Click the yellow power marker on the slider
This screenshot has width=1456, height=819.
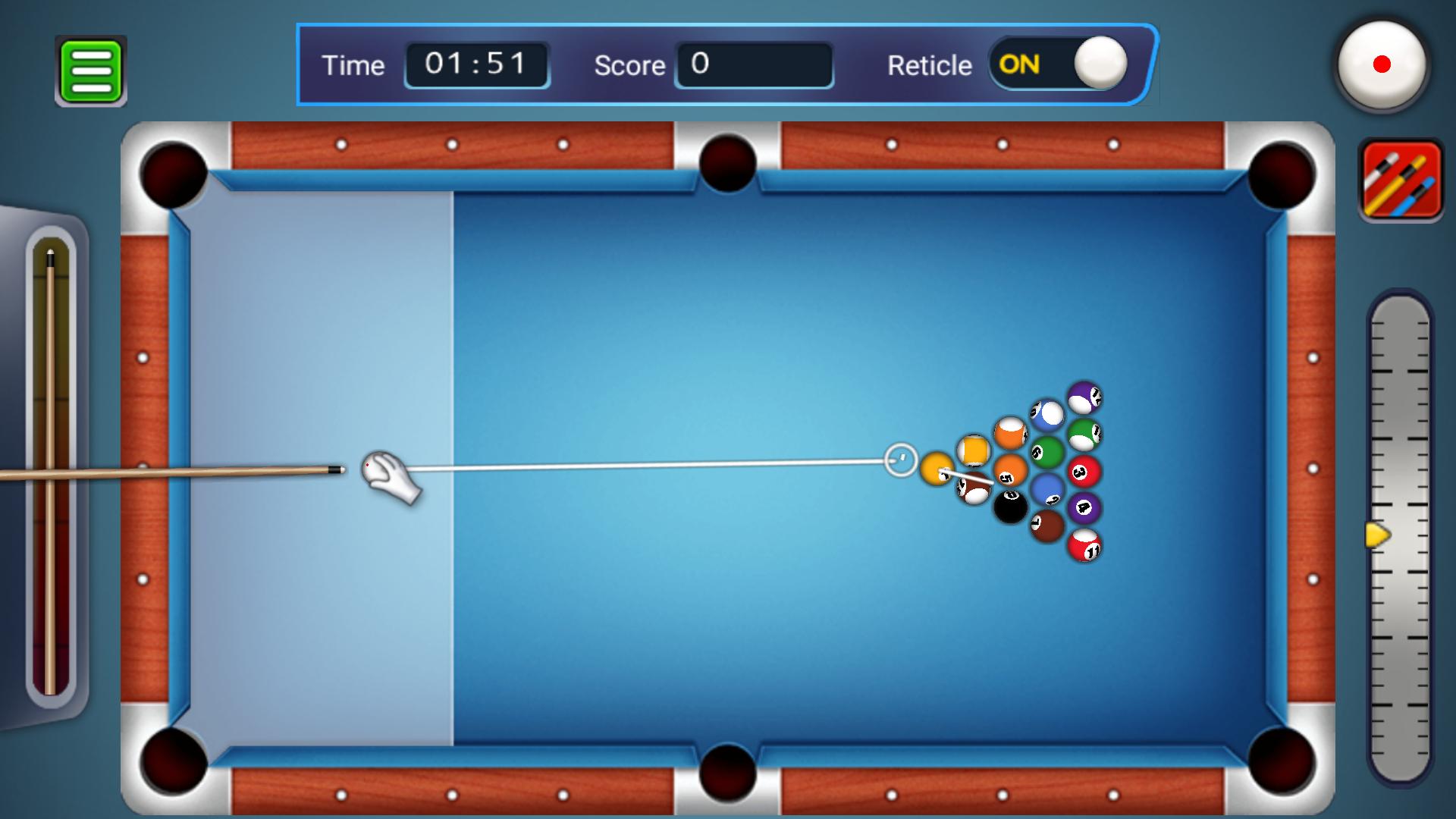point(1377,535)
